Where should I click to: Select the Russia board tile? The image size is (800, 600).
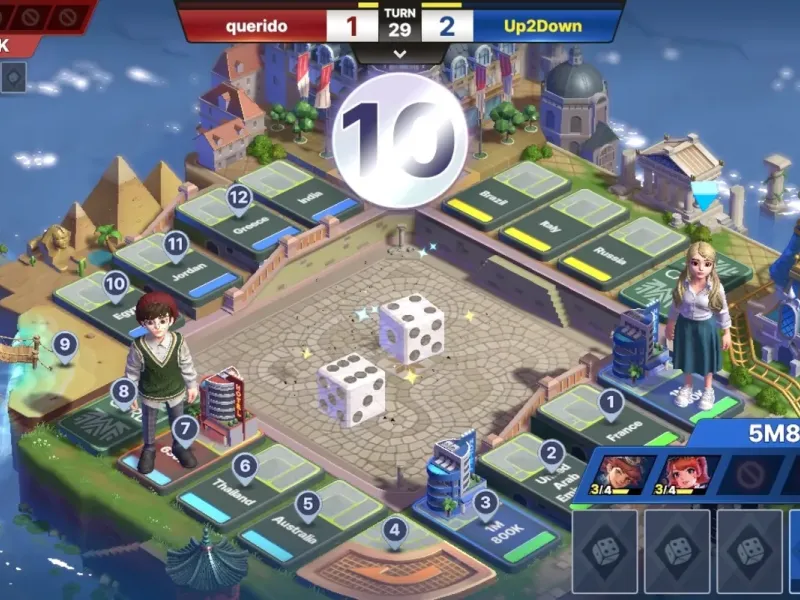click(x=612, y=250)
